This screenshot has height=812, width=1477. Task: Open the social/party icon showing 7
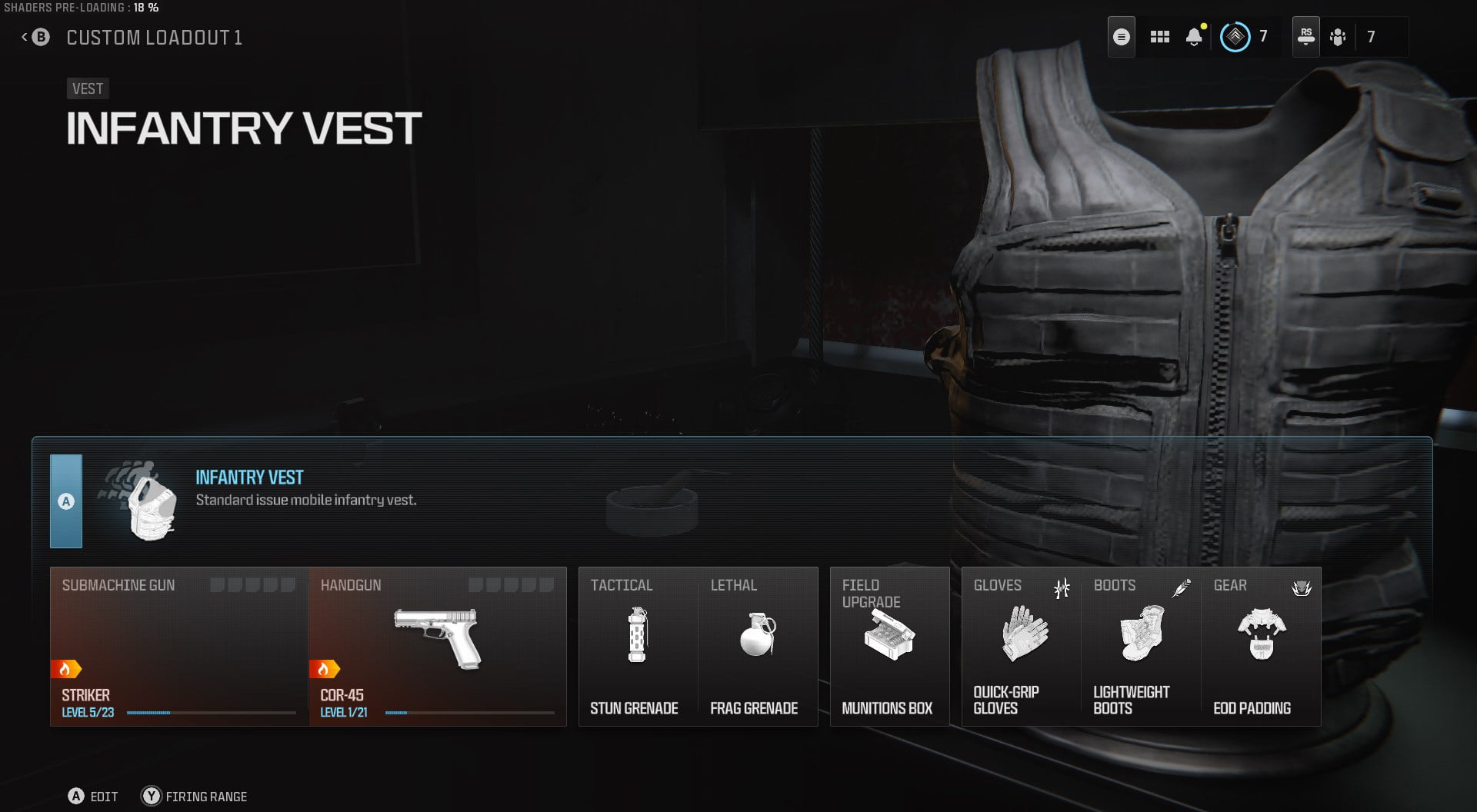pos(1338,37)
